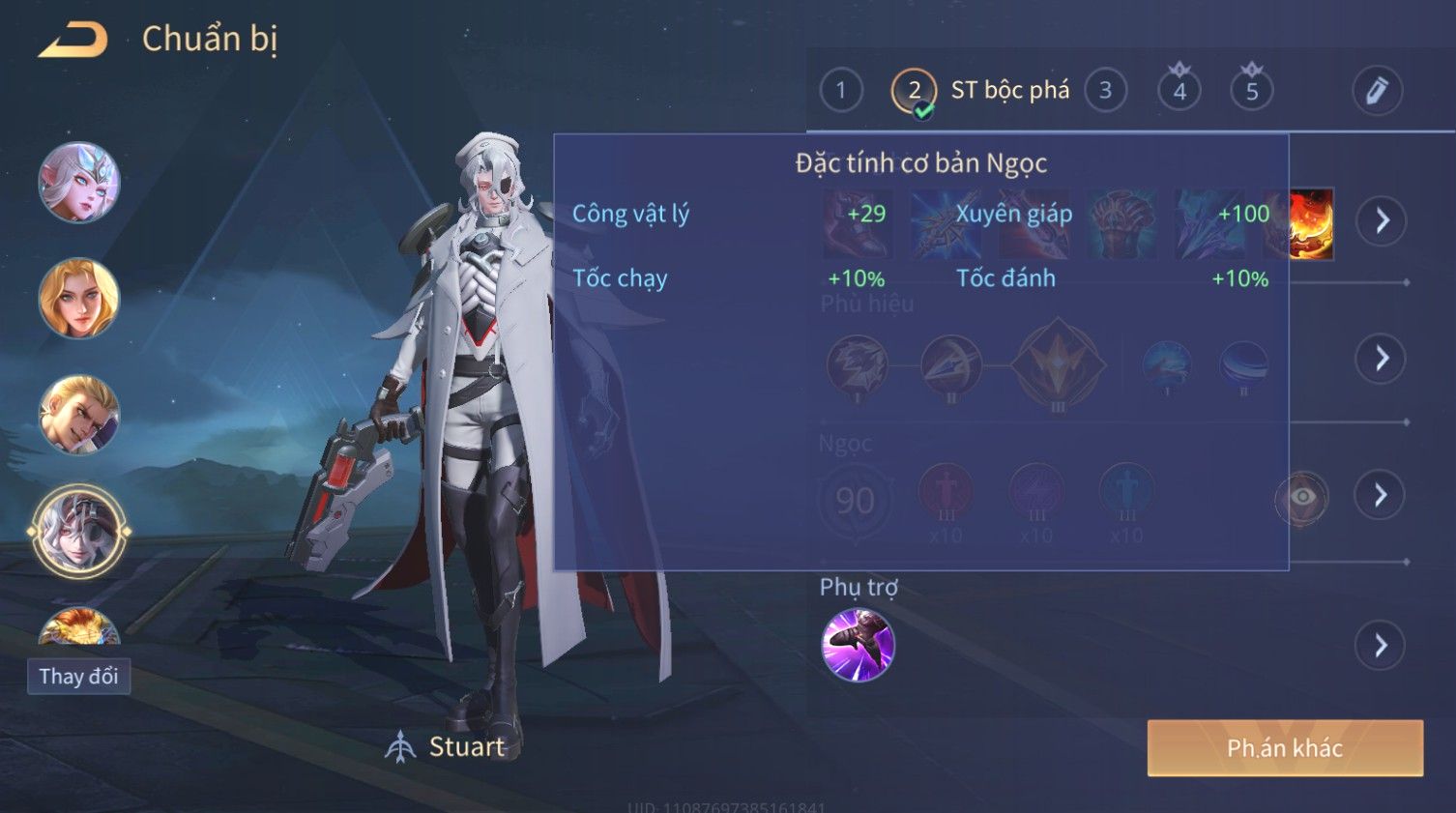Click the Phán khác button
This screenshot has height=813, width=1456.
coord(1284,747)
